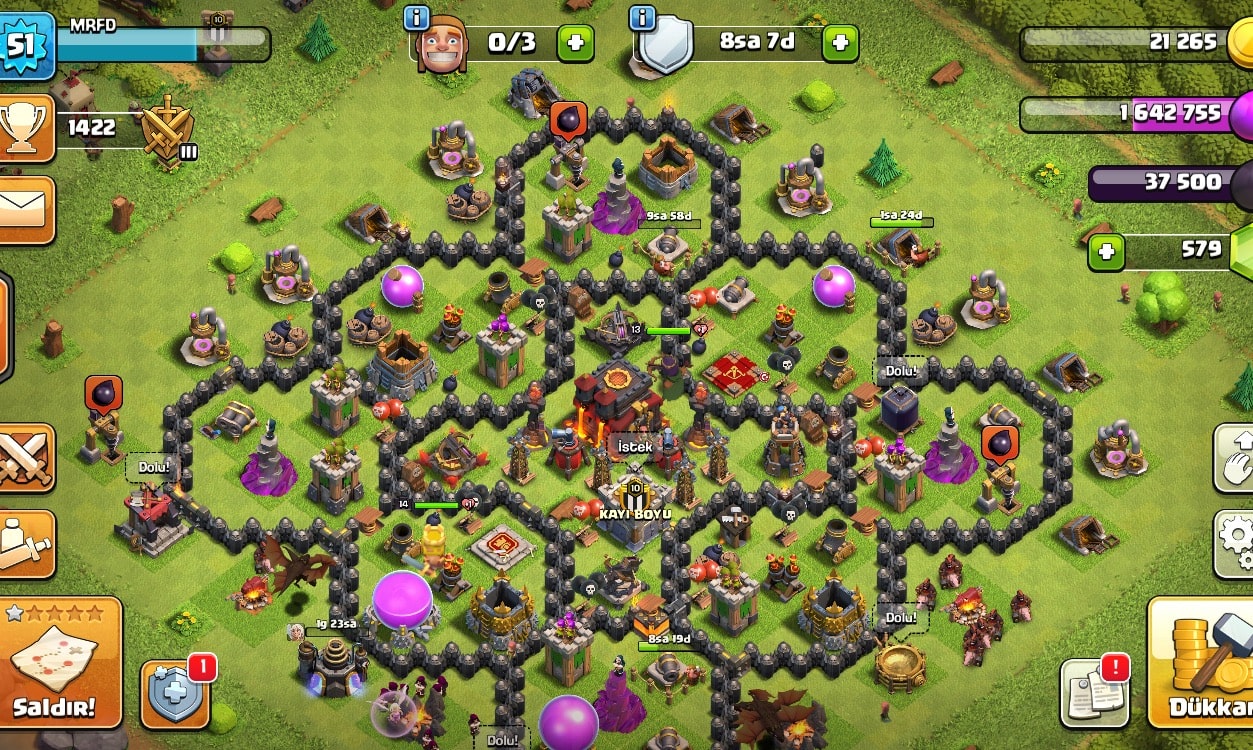Show builder info via the blue i icon
This screenshot has width=1253, height=750.
coord(417,17)
